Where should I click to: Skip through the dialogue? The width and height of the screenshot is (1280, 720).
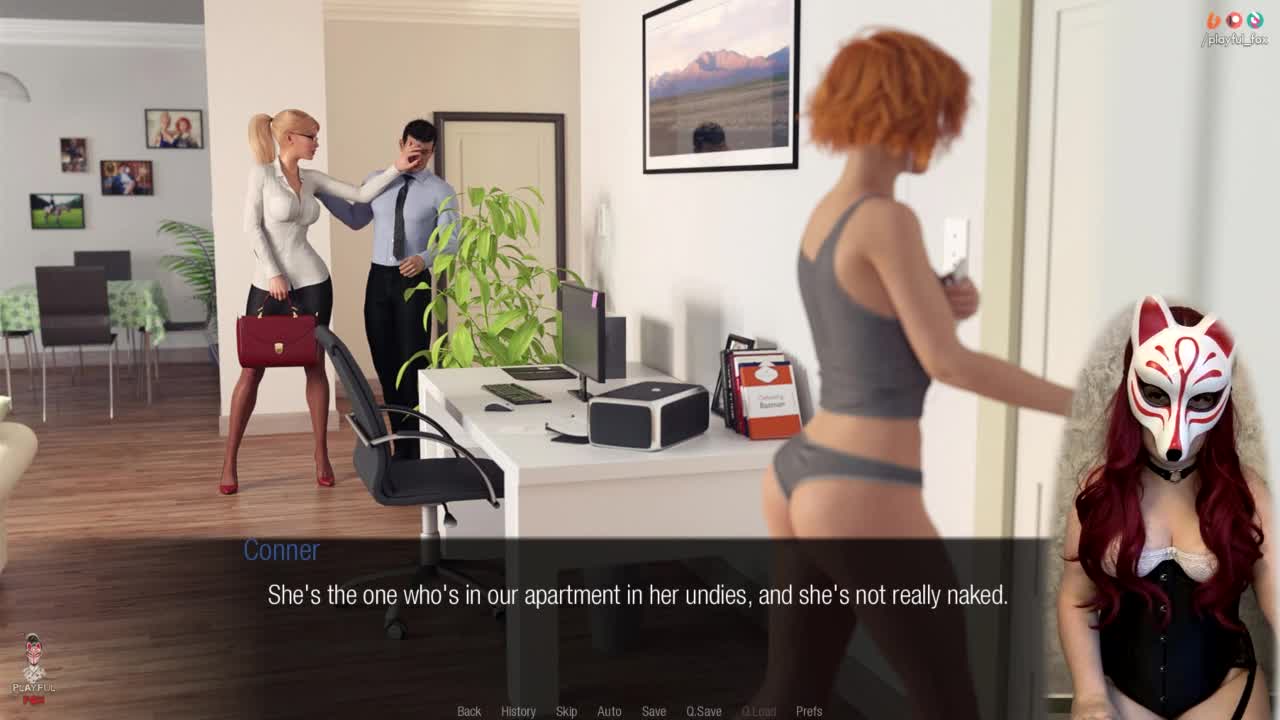(566, 711)
